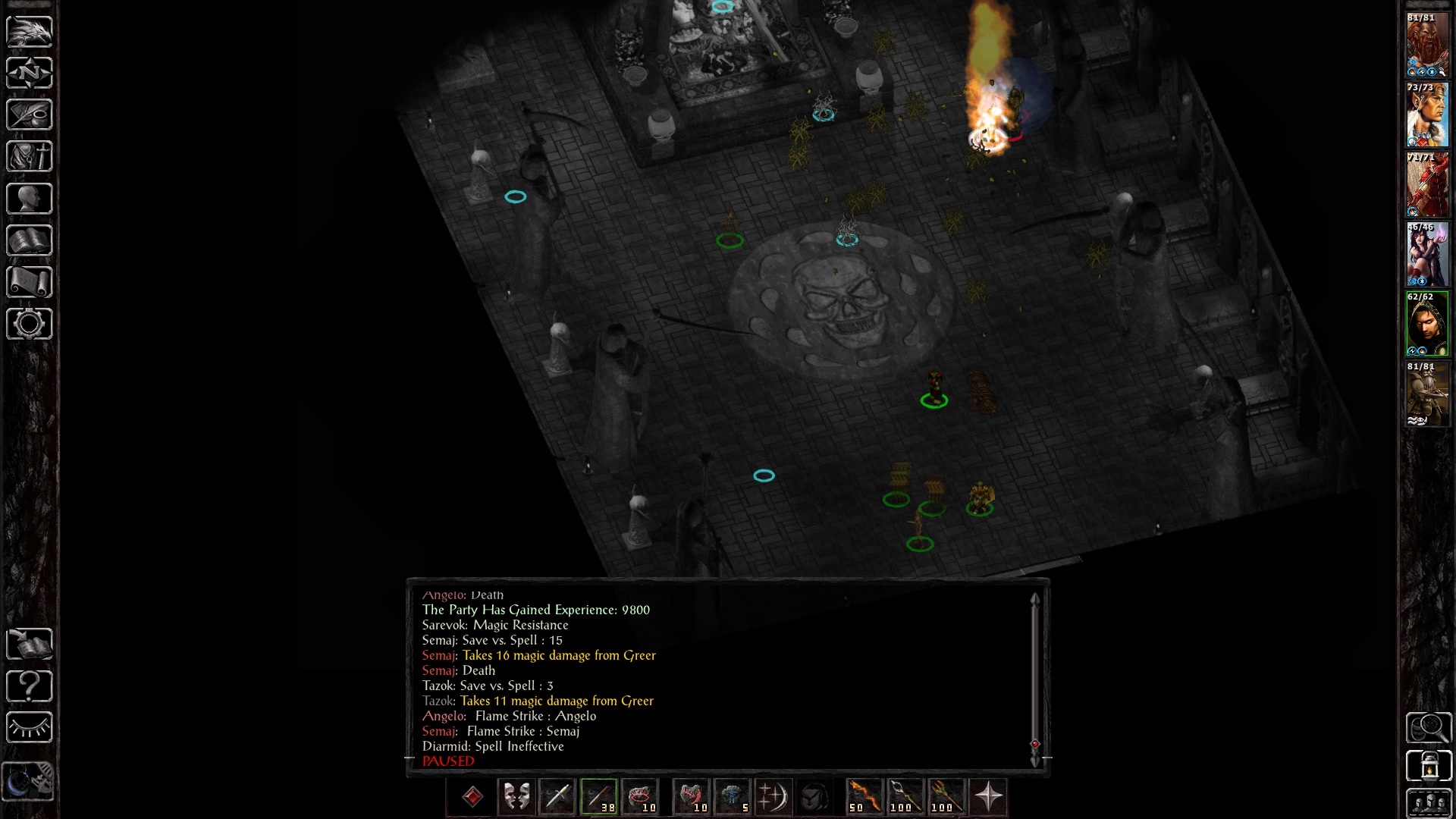
Task: Toggle party AI with the lantern button
Action: click(x=1429, y=766)
